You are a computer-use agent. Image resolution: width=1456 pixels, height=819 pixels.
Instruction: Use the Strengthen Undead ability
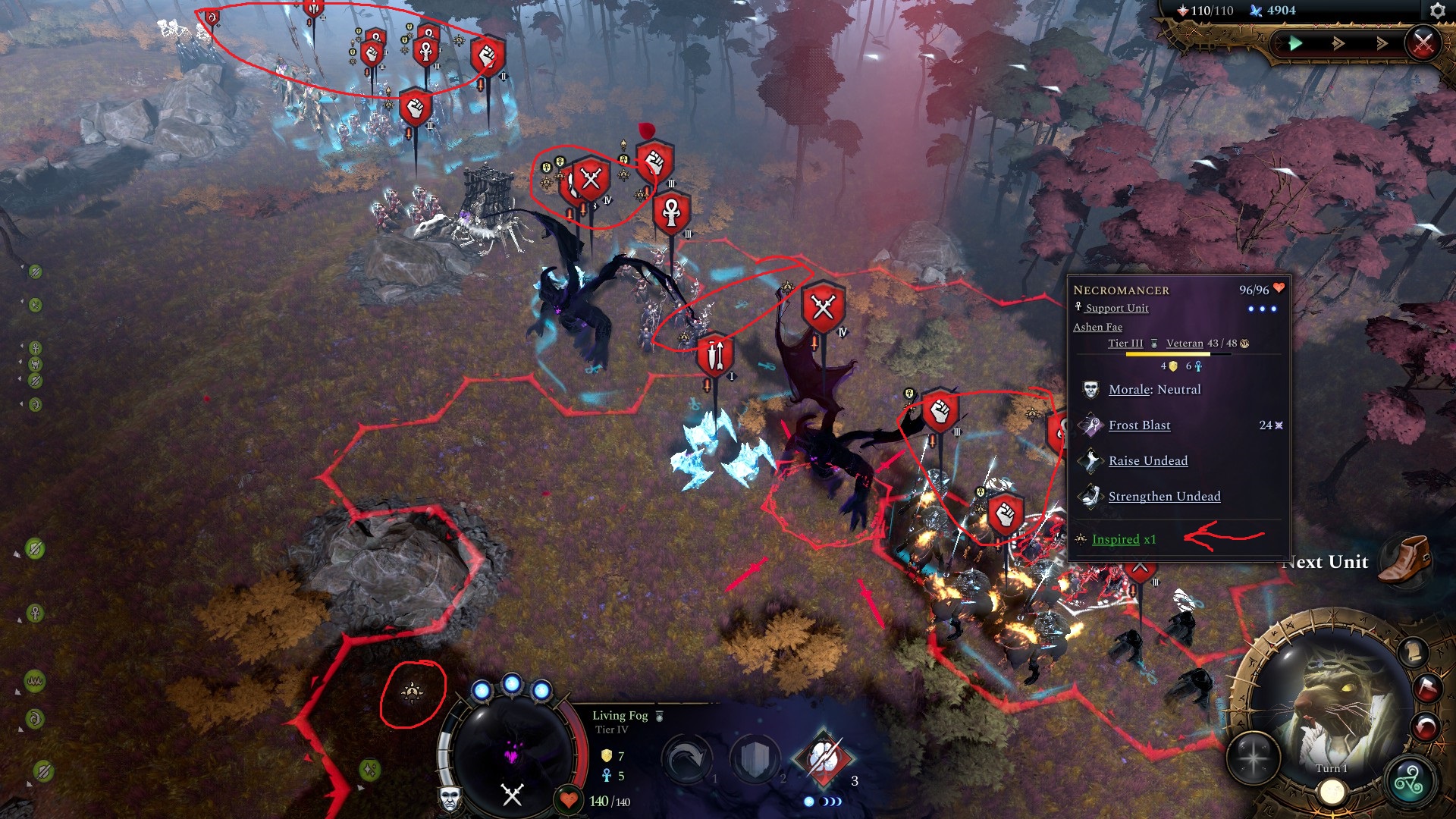pos(1165,496)
